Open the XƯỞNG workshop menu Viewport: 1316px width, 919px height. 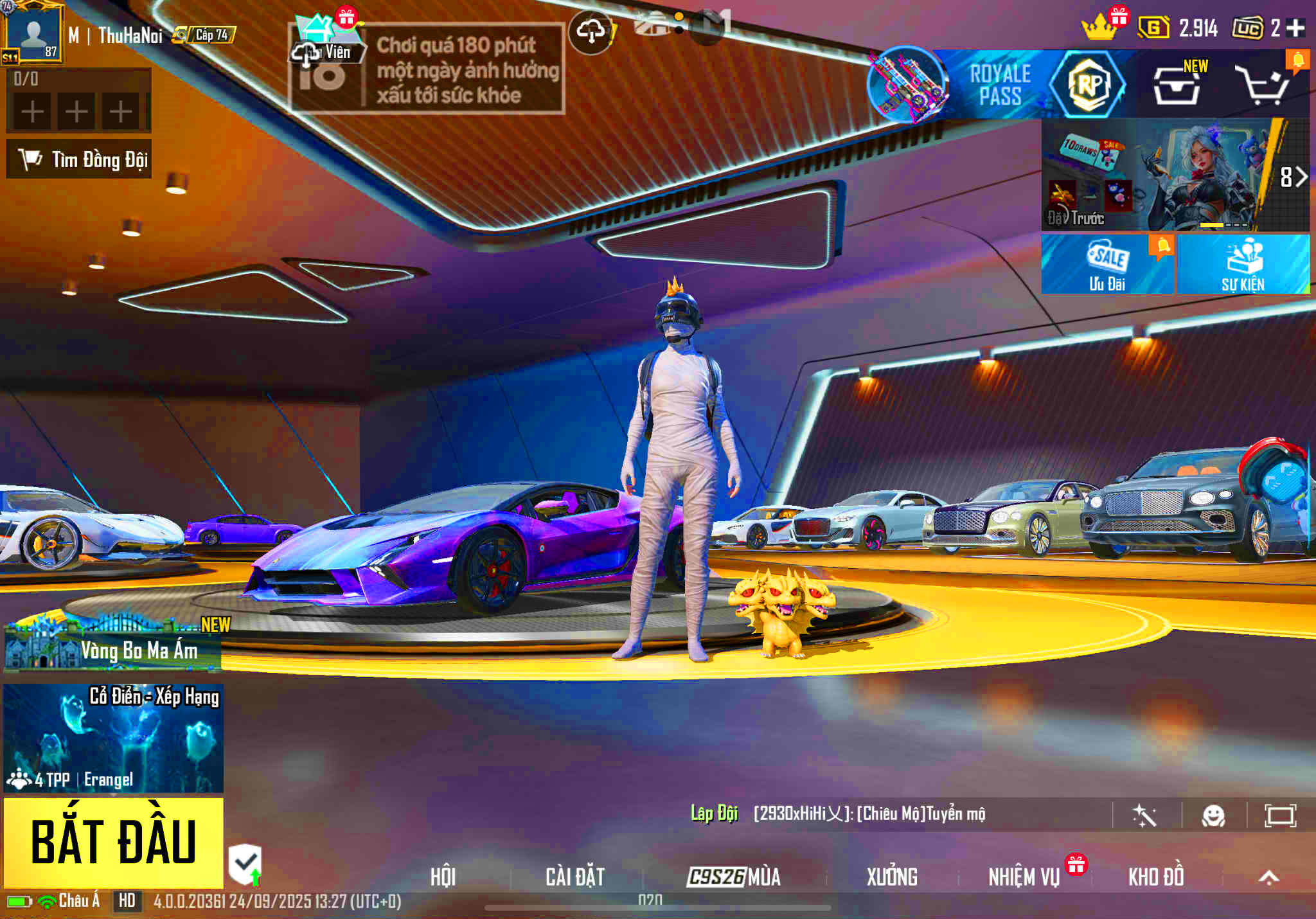(892, 877)
